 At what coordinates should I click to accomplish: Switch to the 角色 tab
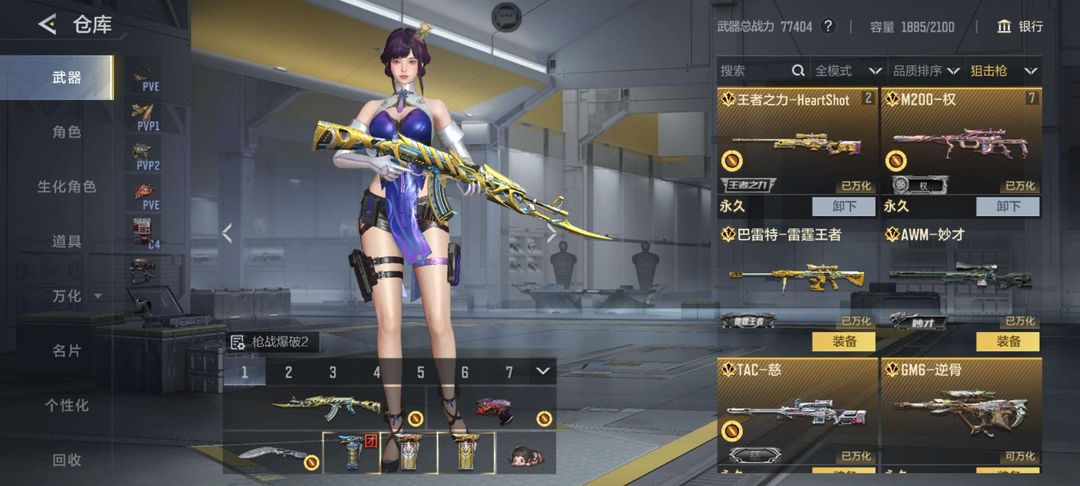click(x=67, y=132)
